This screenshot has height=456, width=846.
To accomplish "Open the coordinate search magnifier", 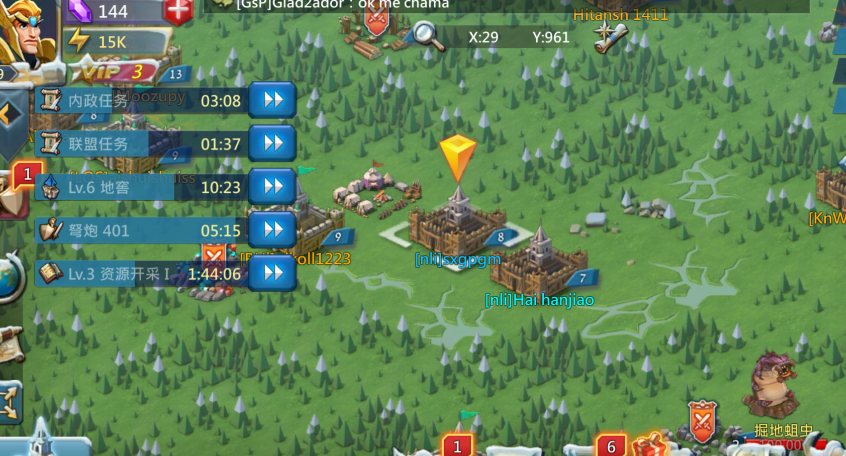I will pyautogui.click(x=427, y=36).
